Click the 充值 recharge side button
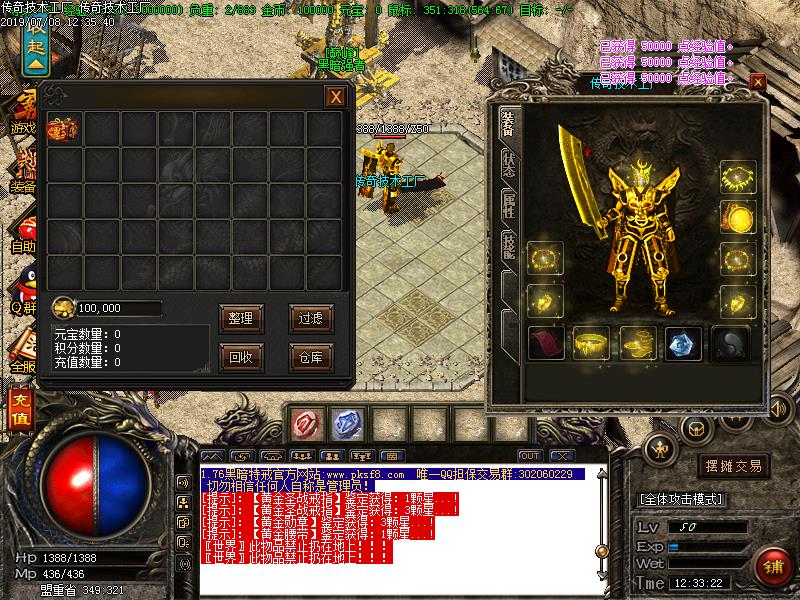Viewport: 800px width, 600px height. pos(18,410)
